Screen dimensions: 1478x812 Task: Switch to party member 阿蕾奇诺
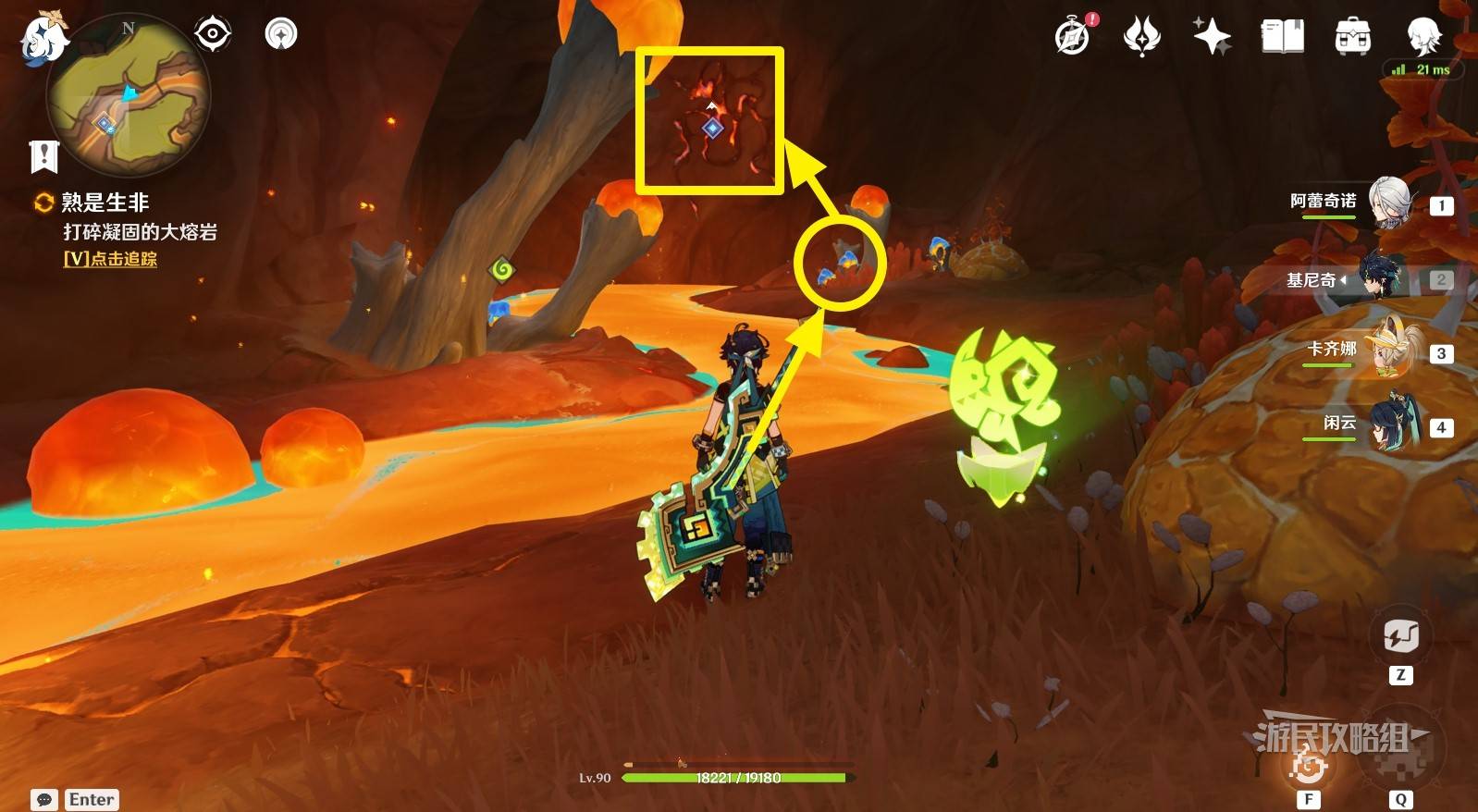coord(1387,203)
